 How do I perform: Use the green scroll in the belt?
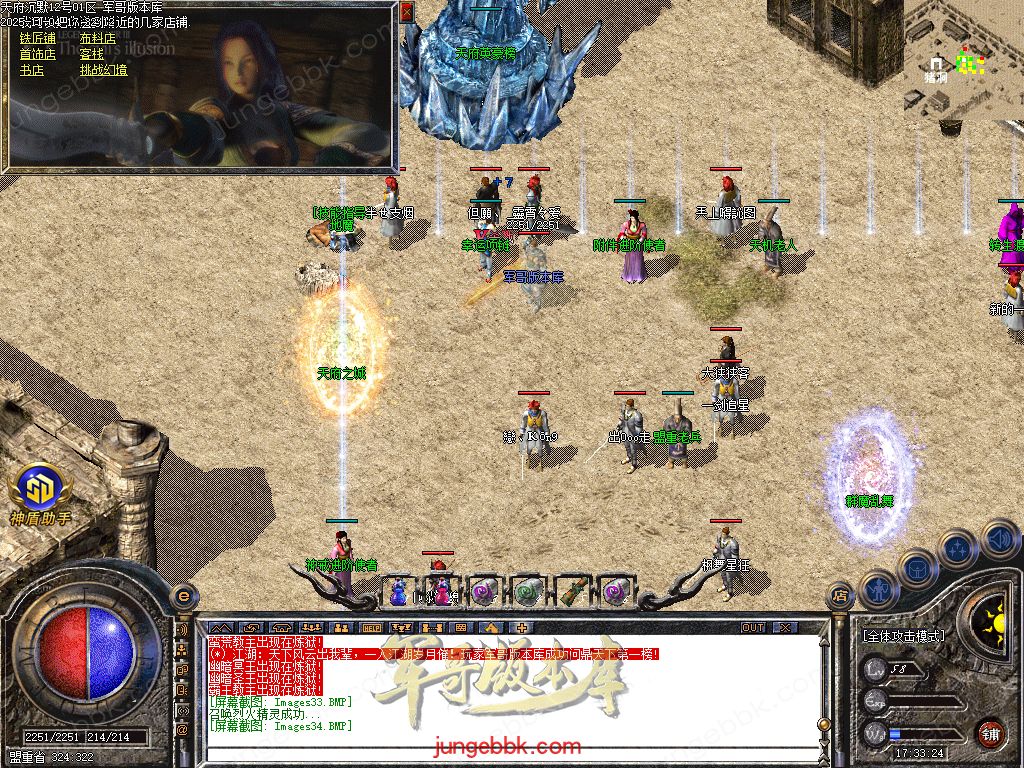pyautogui.click(x=527, y=591)
